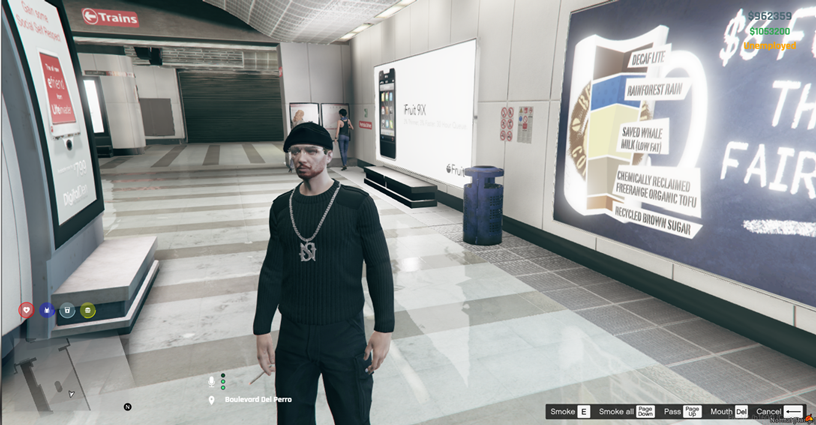The height and width of the screenshot is (425, 816).
Task: Click the blue body armor icon
Action: point(46,310)
